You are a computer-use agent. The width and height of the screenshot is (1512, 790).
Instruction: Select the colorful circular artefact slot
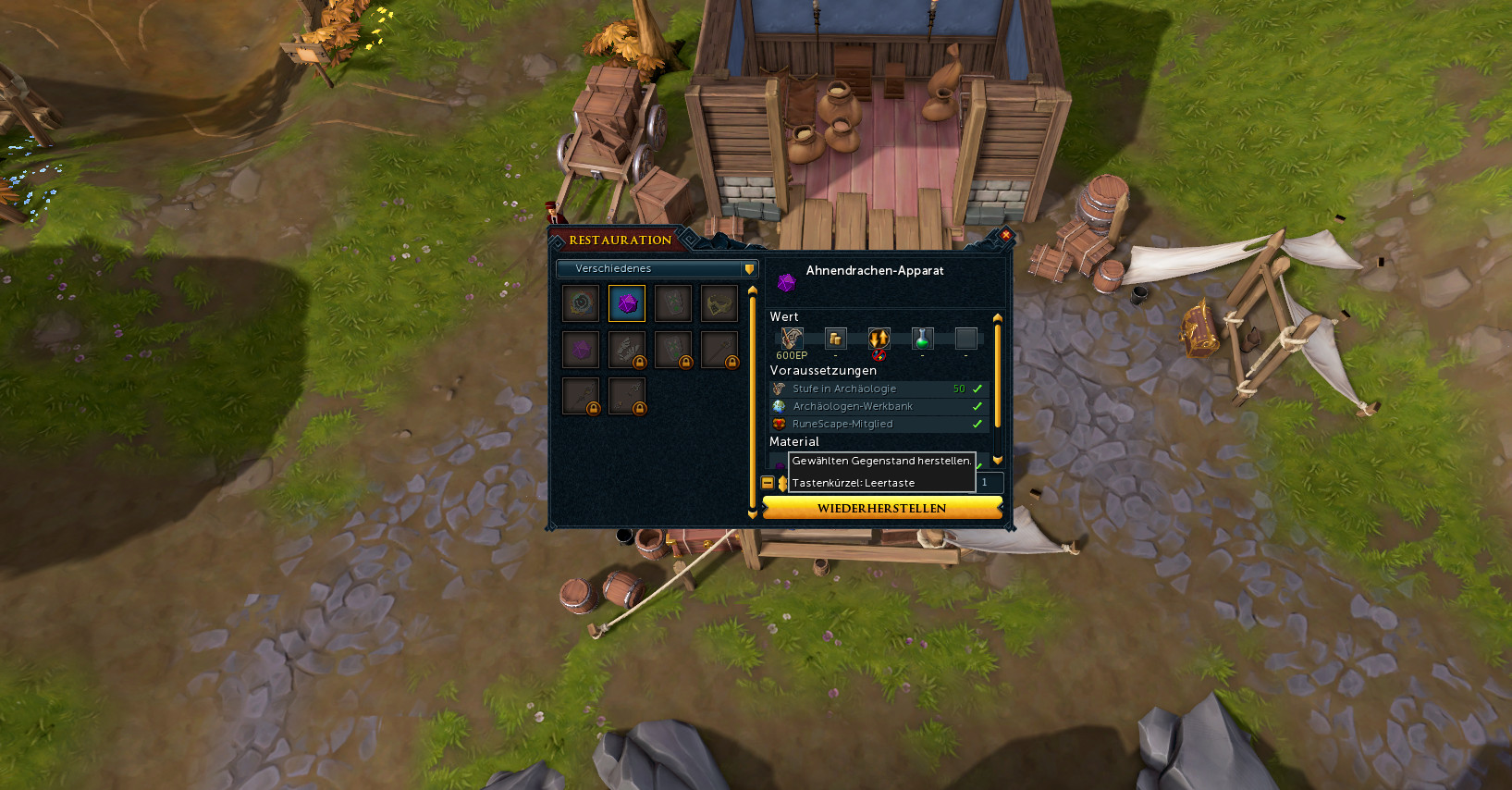click(581, 303)
